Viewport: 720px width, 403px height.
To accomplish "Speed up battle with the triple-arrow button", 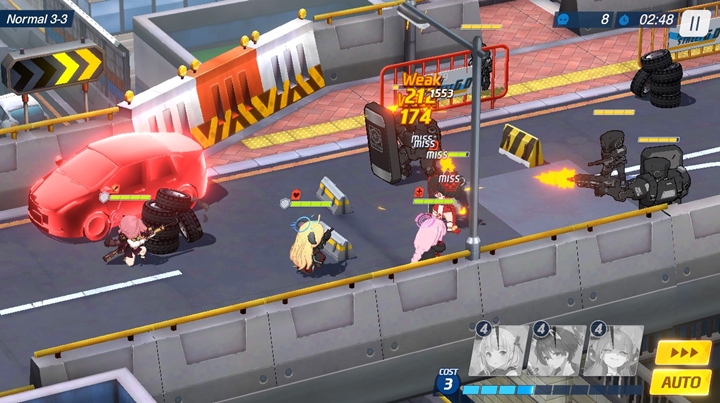I will click(683, 352).
